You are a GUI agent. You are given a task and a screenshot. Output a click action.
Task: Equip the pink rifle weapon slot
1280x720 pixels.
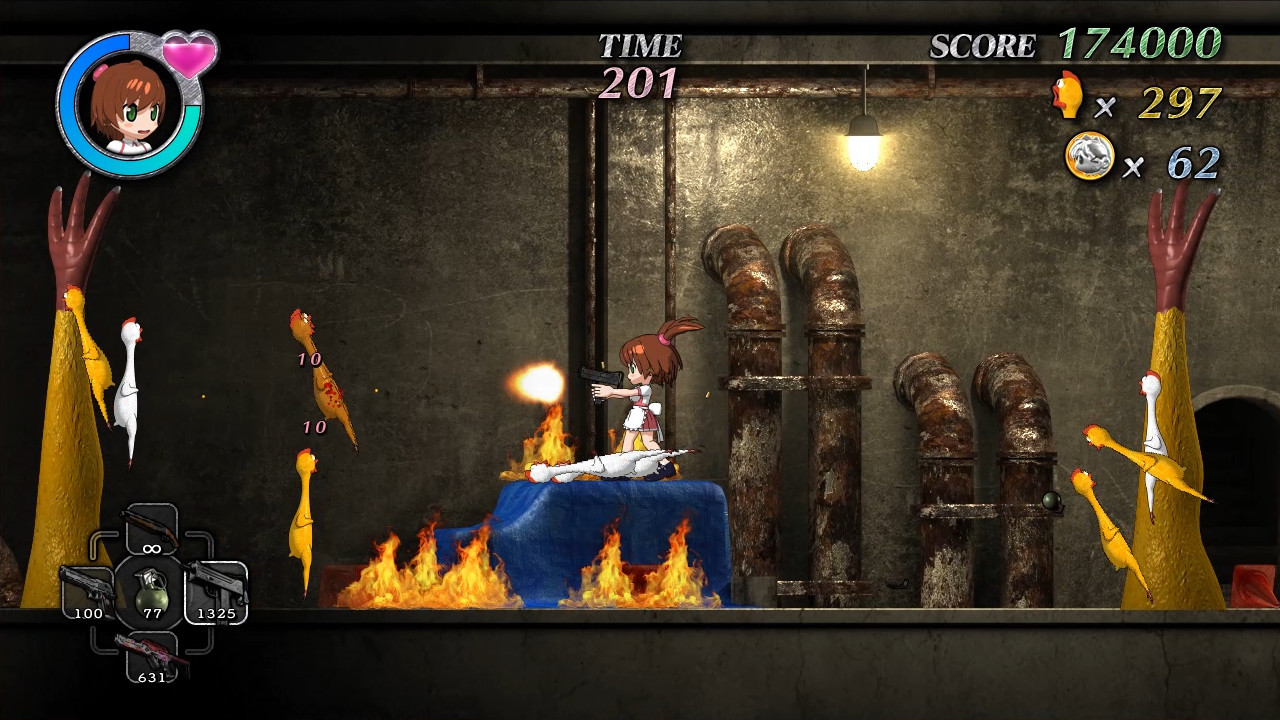(x=152, y=653)
